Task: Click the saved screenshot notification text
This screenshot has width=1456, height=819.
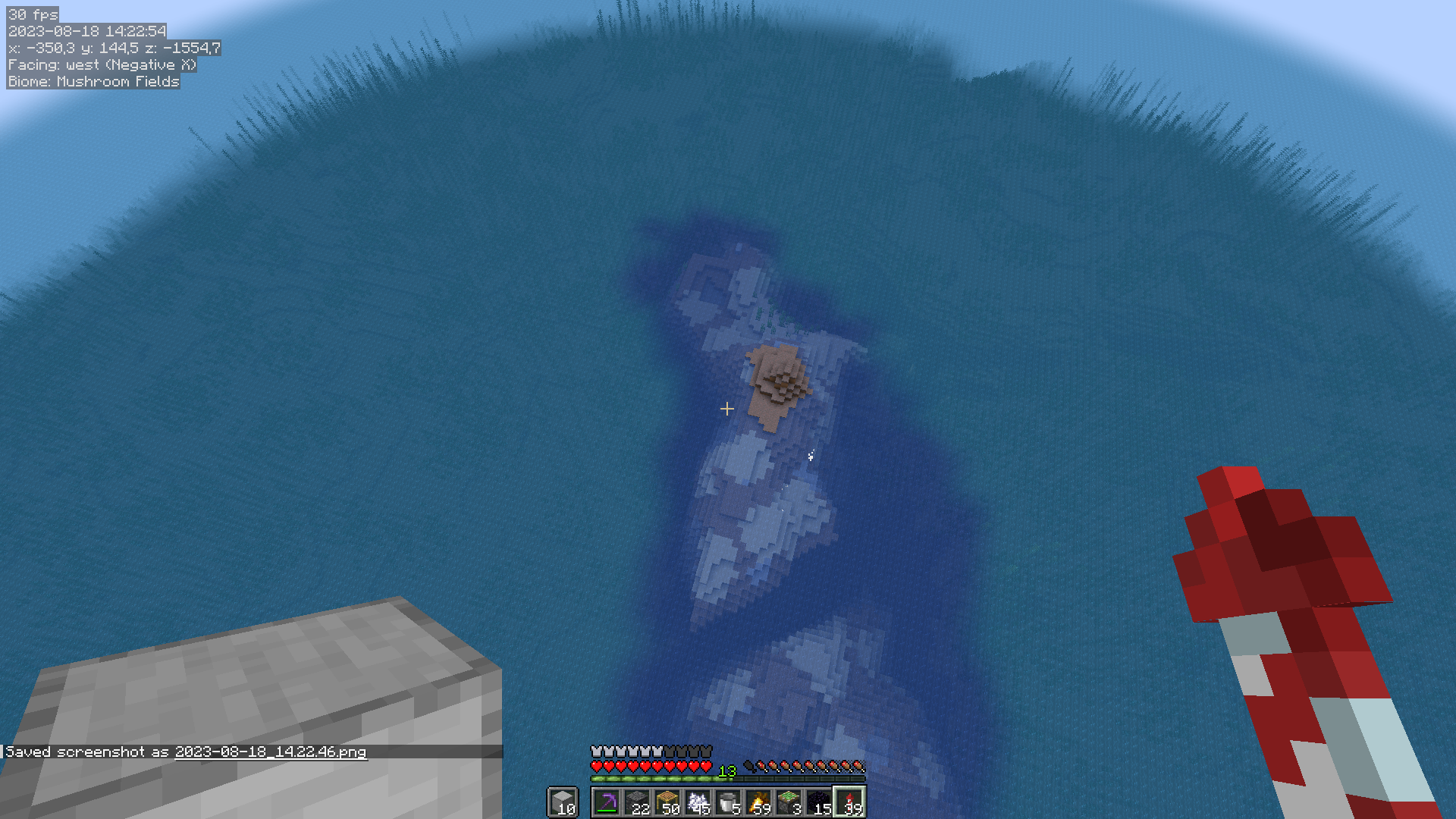Action: [x=87, y=752]
